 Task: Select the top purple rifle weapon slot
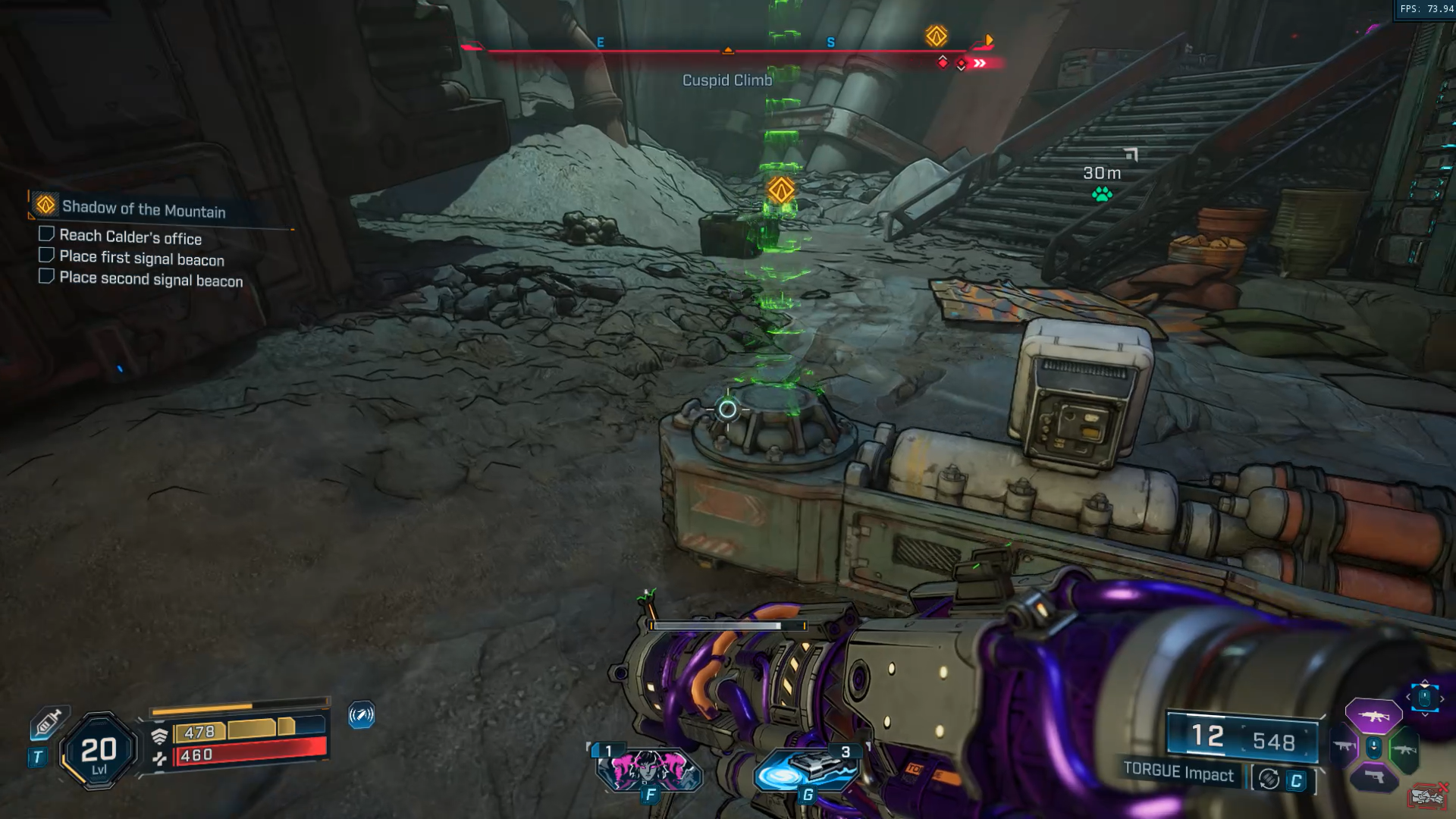click(1373, 716)
